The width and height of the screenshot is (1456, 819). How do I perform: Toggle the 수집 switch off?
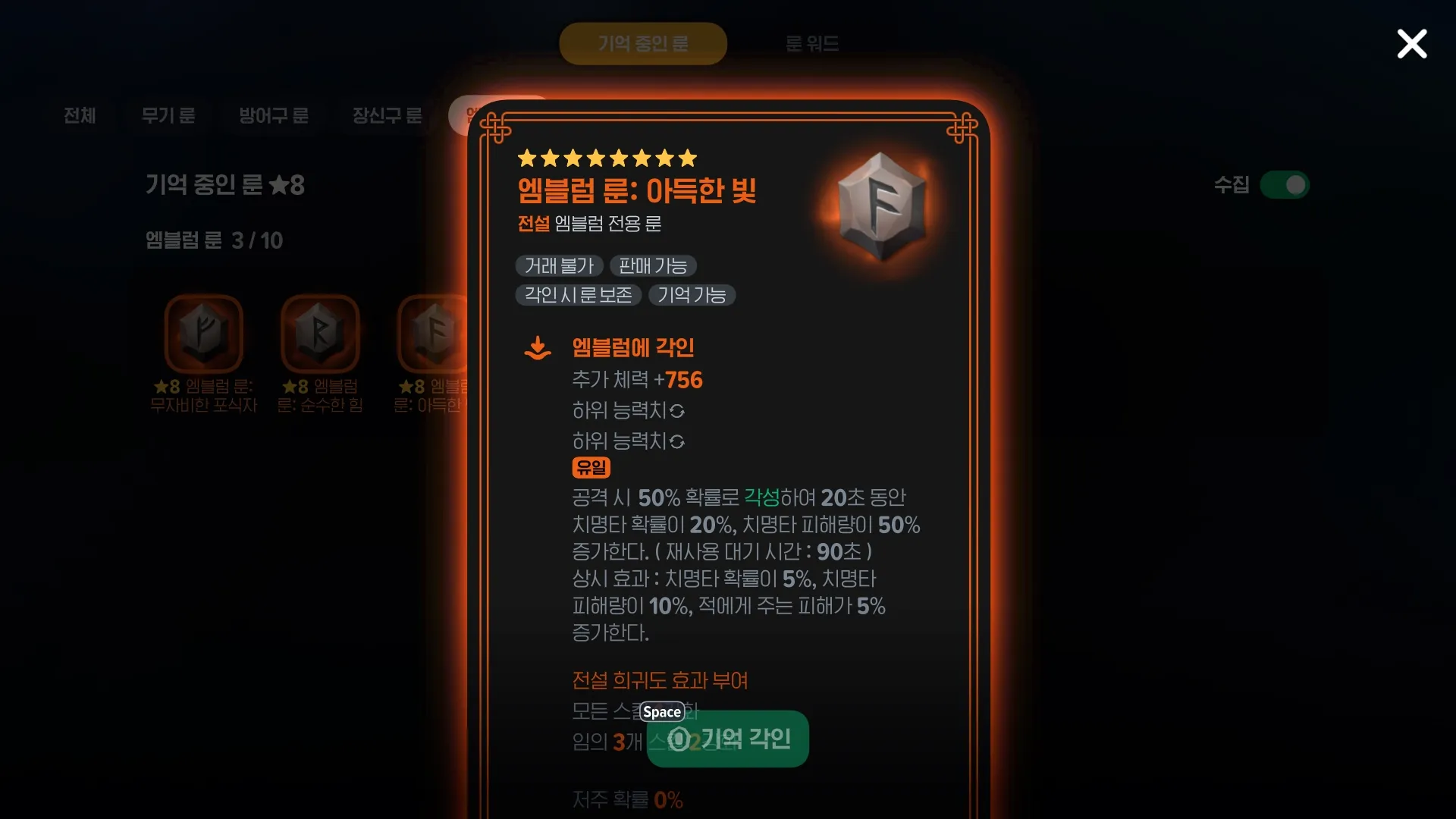coord(1286,185)
